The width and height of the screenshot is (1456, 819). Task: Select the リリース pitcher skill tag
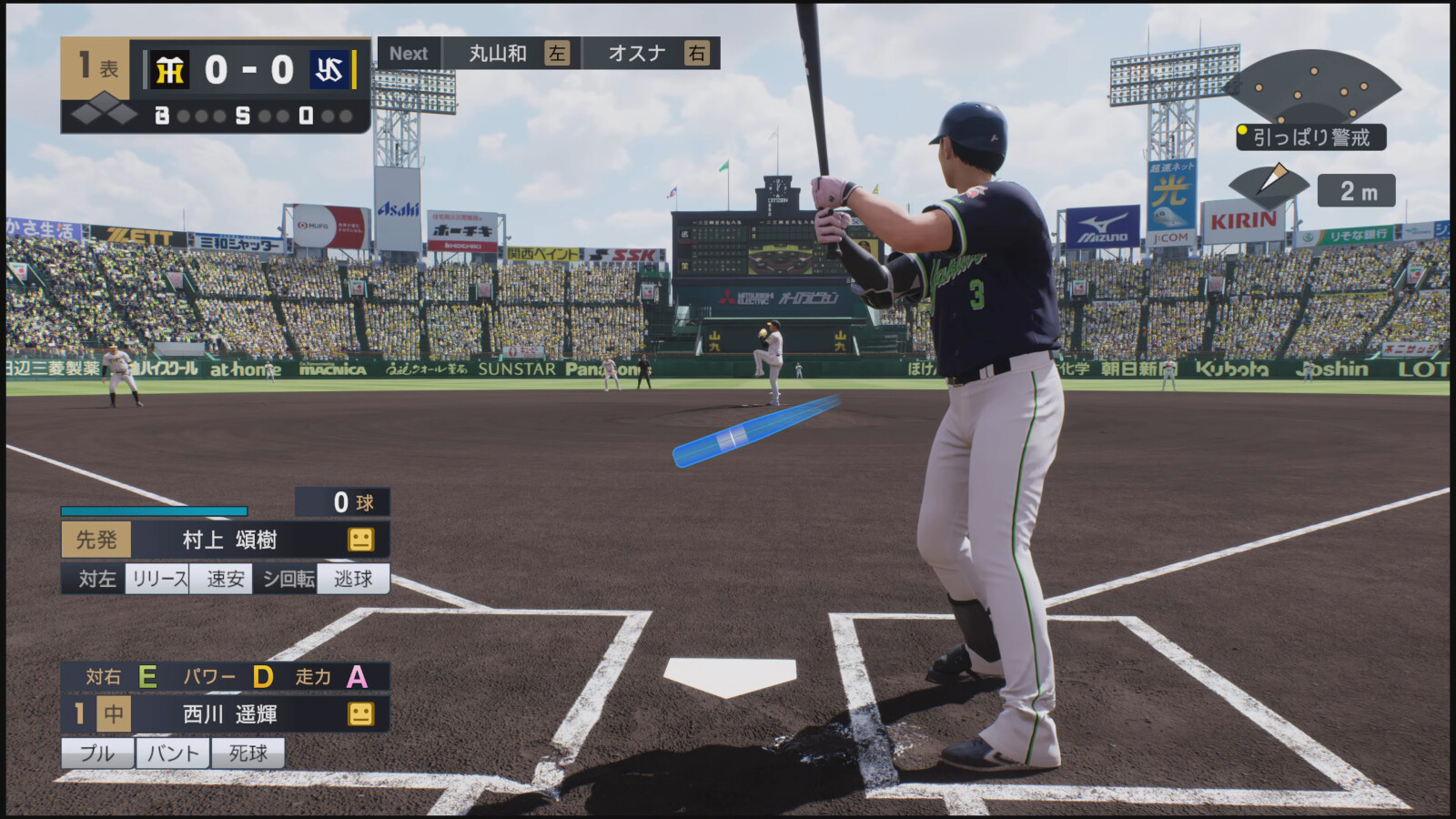[x=159, y=579]
